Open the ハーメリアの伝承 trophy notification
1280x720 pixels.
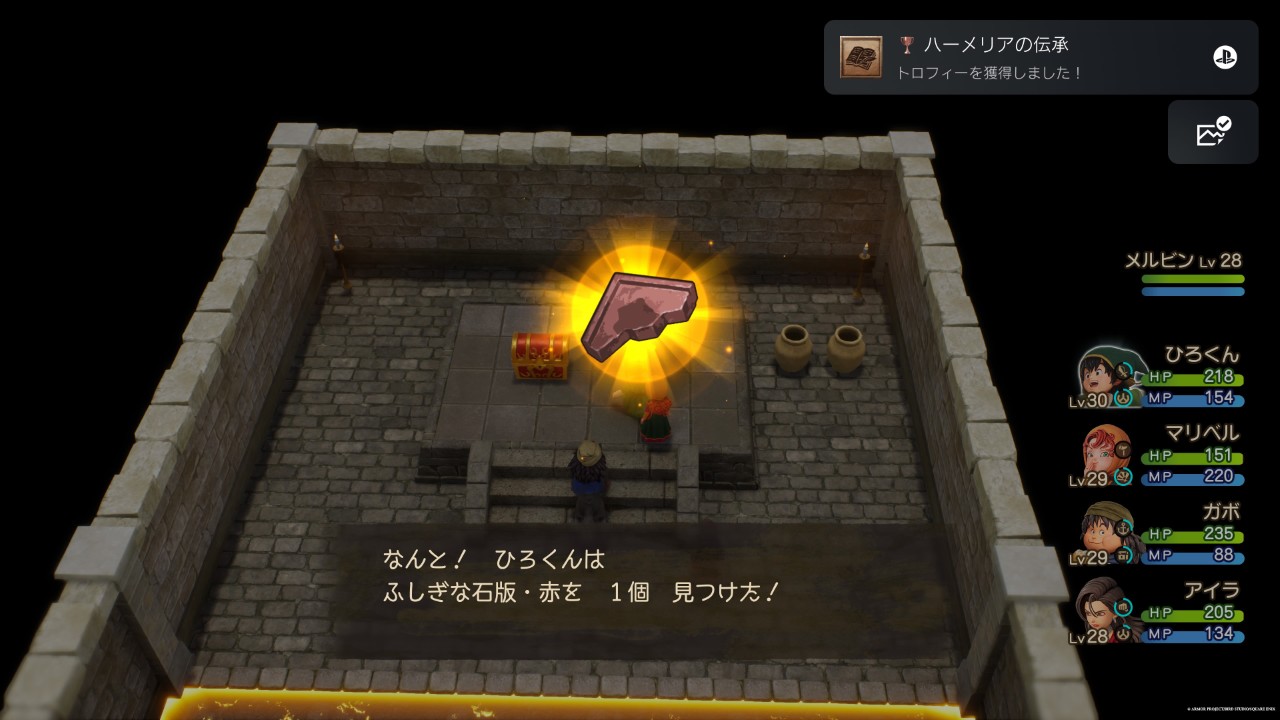[1040, 58]
